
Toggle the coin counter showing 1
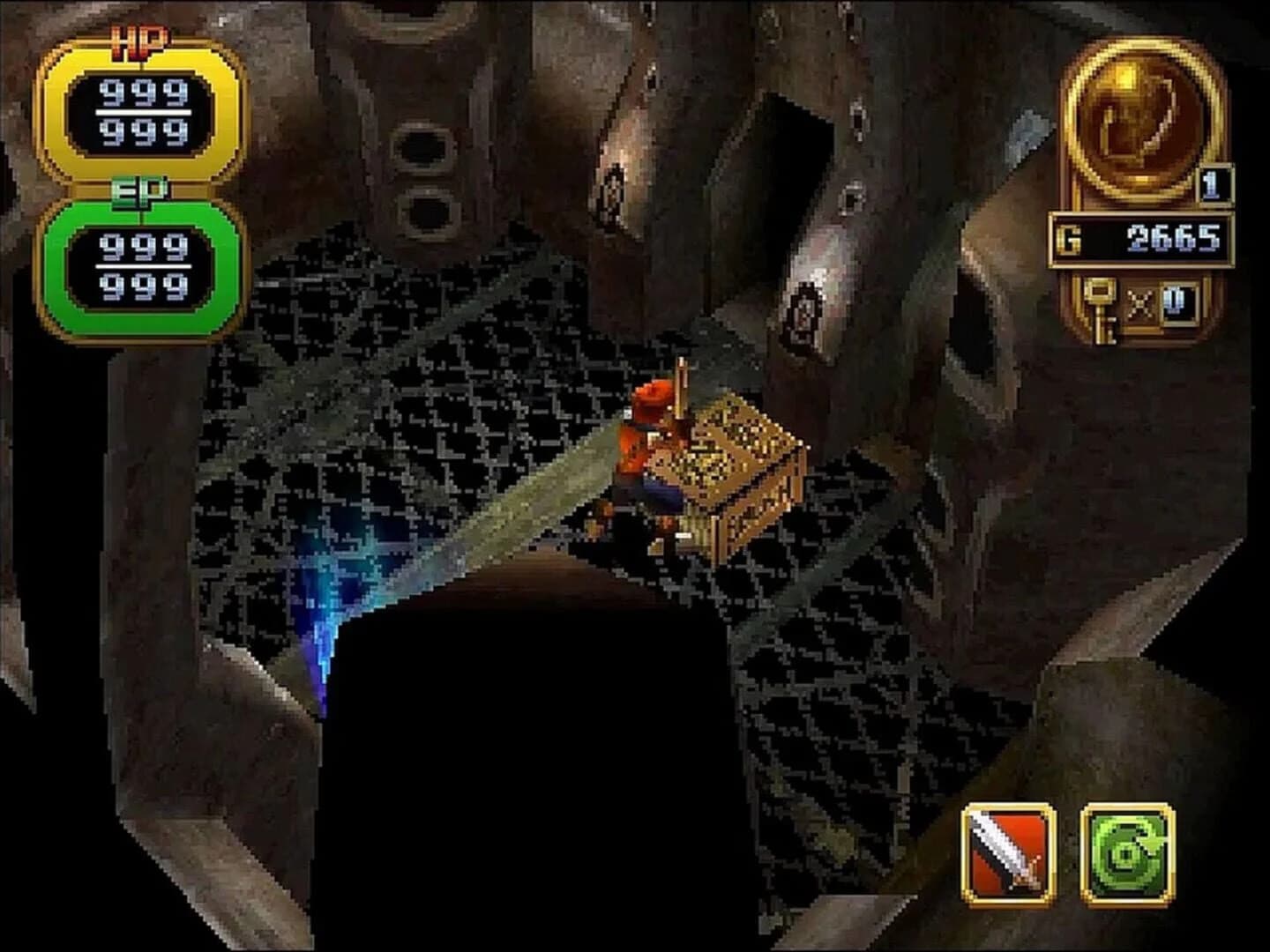[x=1215, y=185]
